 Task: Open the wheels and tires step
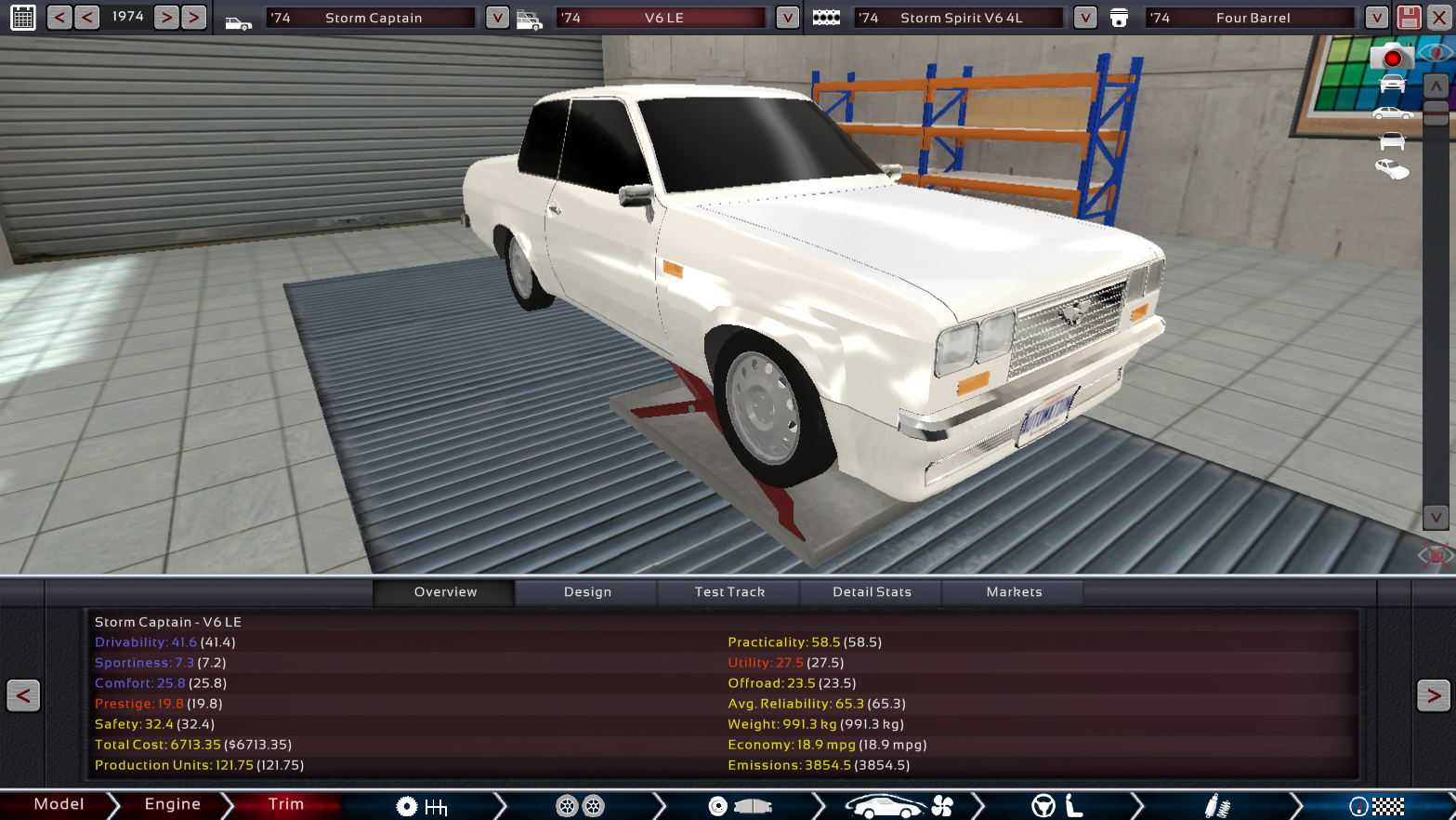(580, 806)
